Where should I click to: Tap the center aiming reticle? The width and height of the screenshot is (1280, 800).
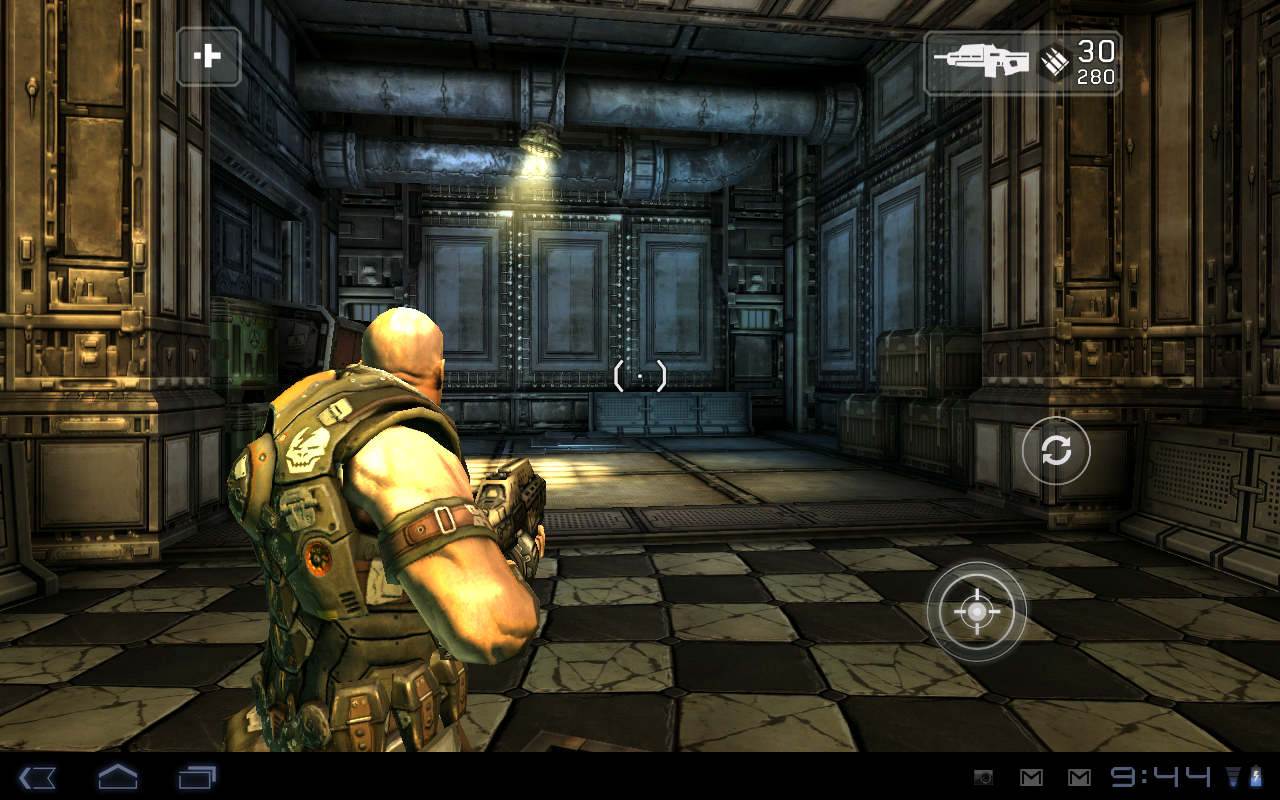coord(640,374)
